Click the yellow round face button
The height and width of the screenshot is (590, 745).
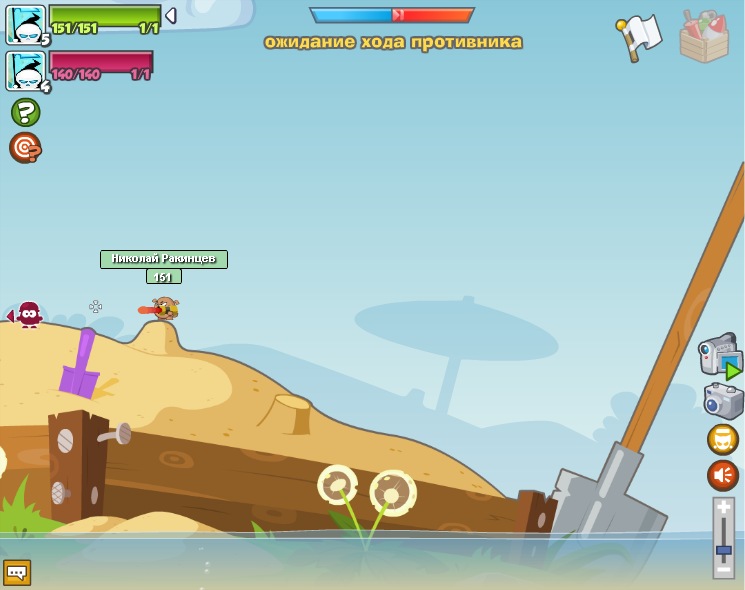[x=723, y=440]
